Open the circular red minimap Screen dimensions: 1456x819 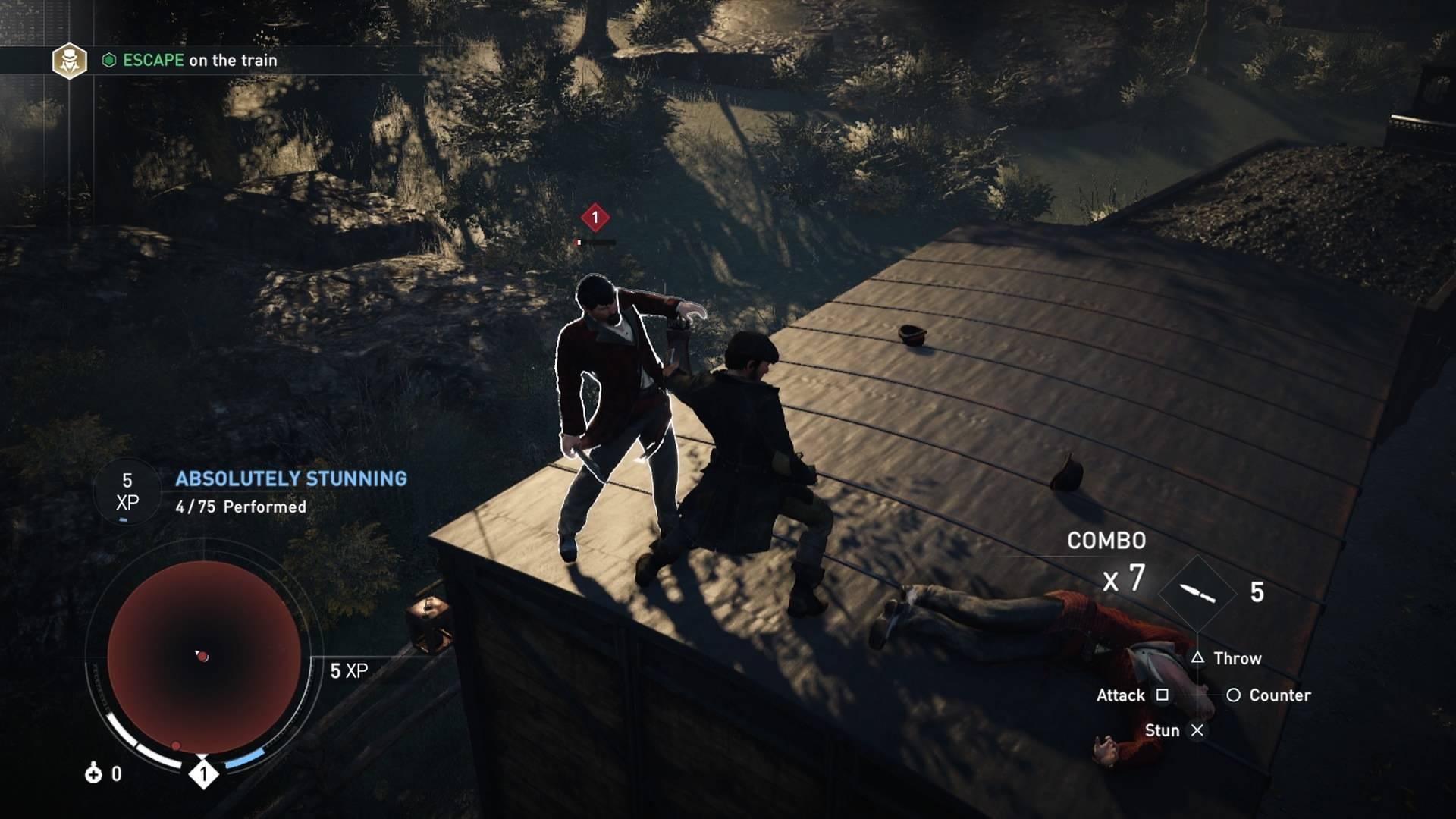click(x=203, y=657)
